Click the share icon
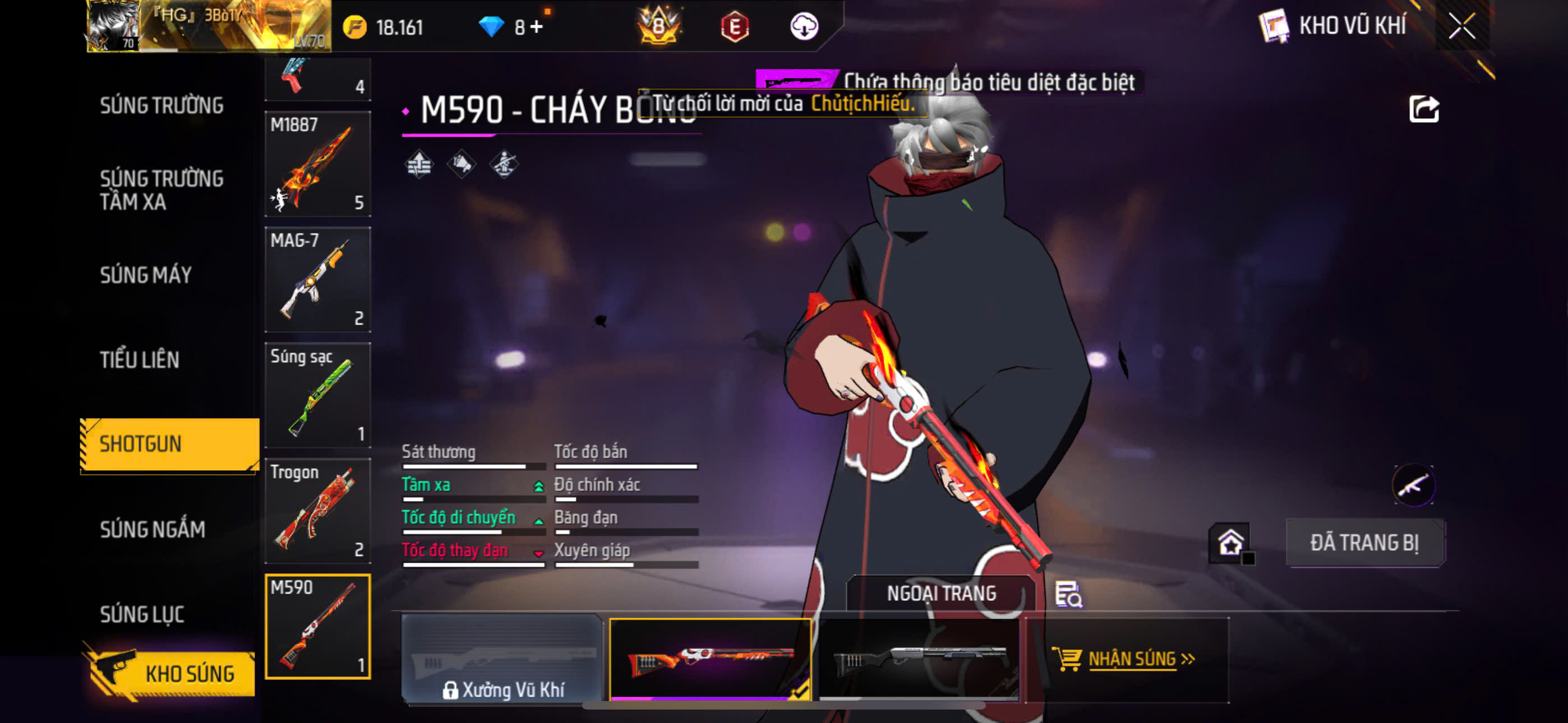The height and width of the screenshot is (723, 1568). pos(1423,109)
